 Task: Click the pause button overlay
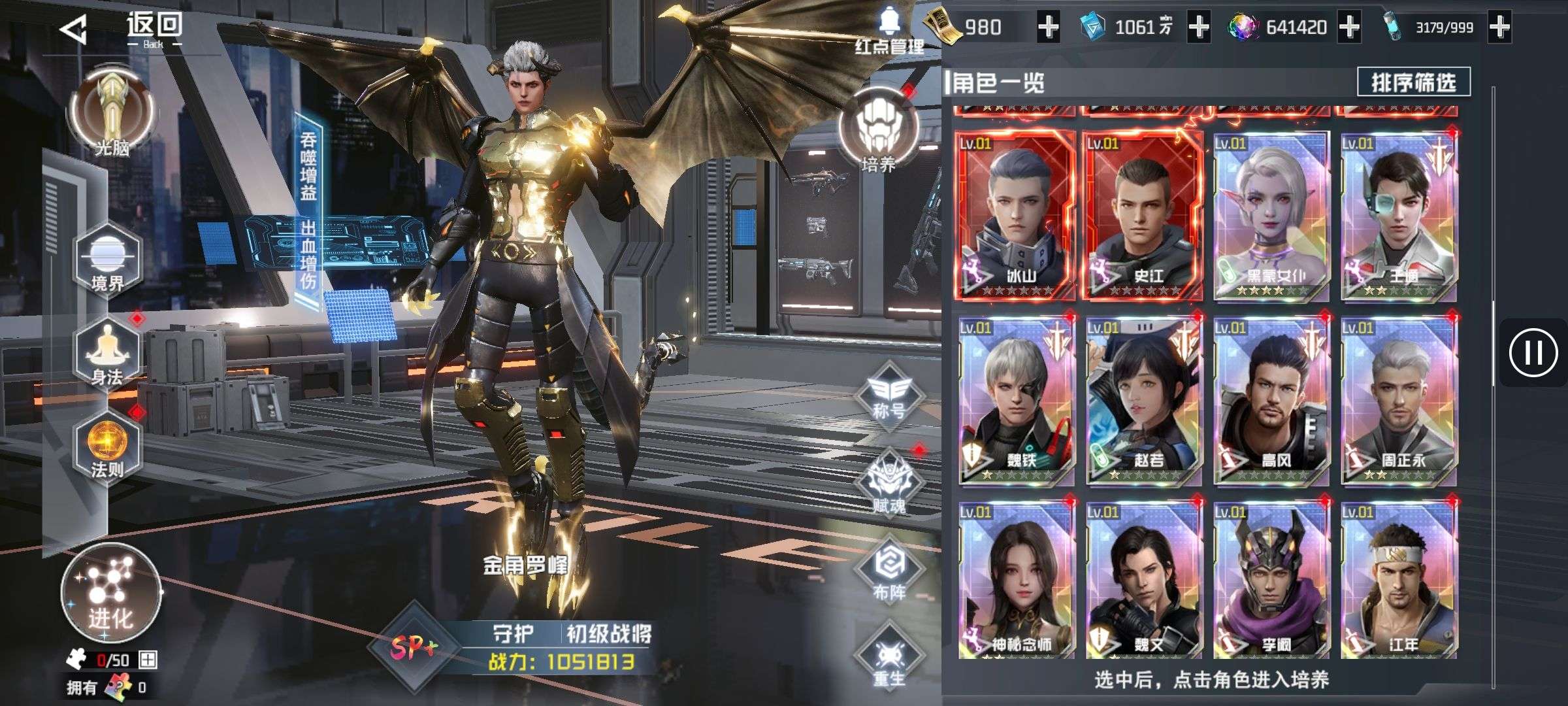pos(1533,353)
